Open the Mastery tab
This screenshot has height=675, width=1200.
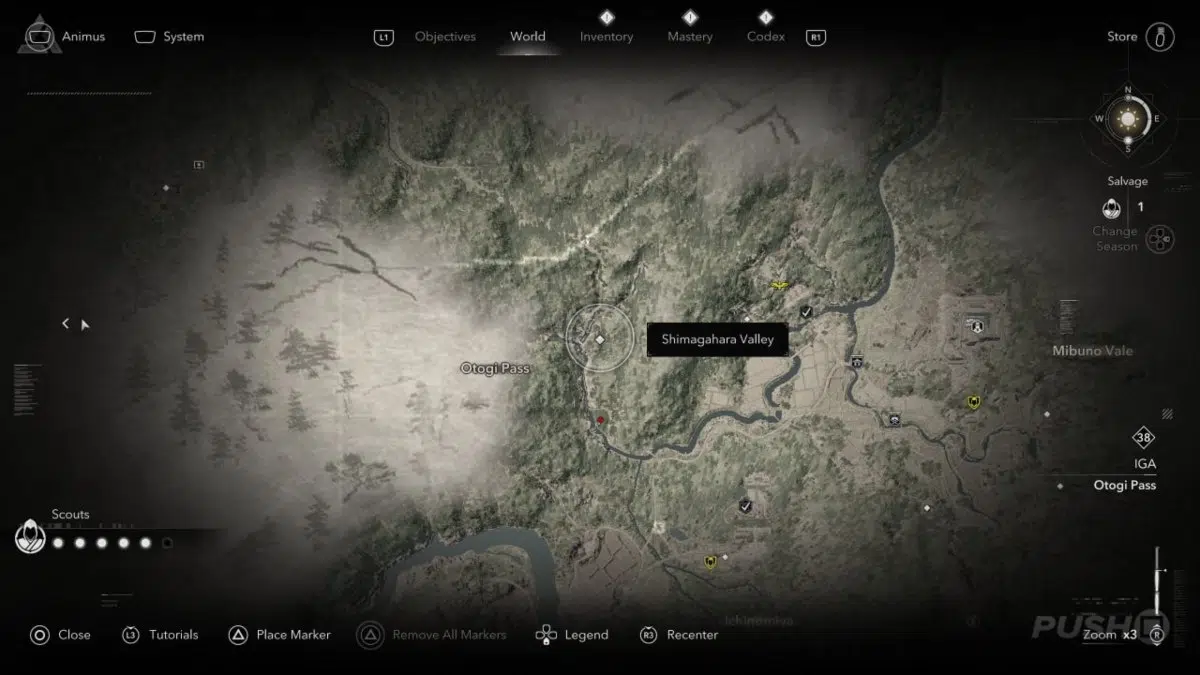coord(690,37)
